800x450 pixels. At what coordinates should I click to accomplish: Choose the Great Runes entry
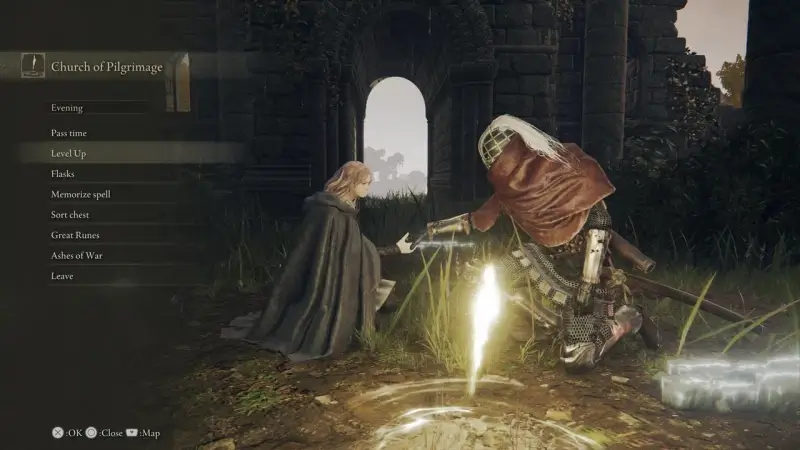click(75, 235)
